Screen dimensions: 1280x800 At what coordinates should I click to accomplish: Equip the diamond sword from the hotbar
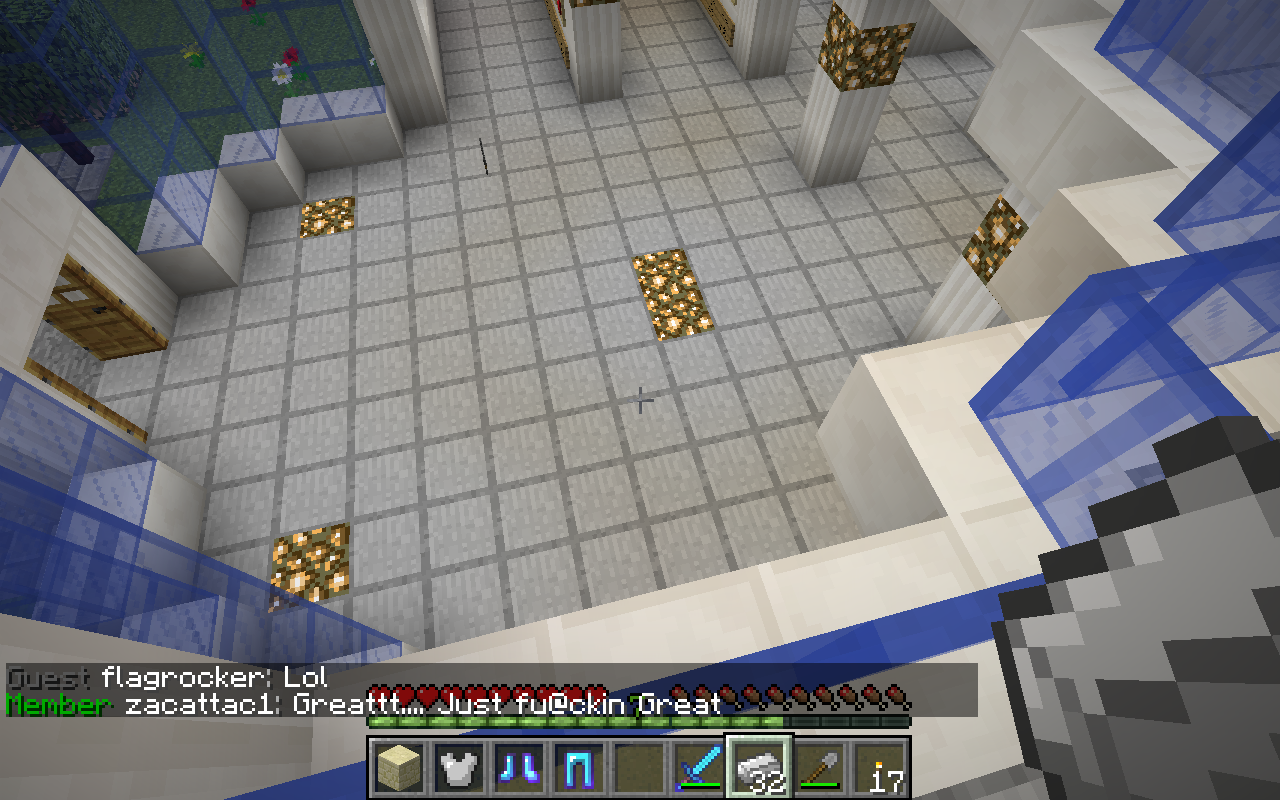700,769
